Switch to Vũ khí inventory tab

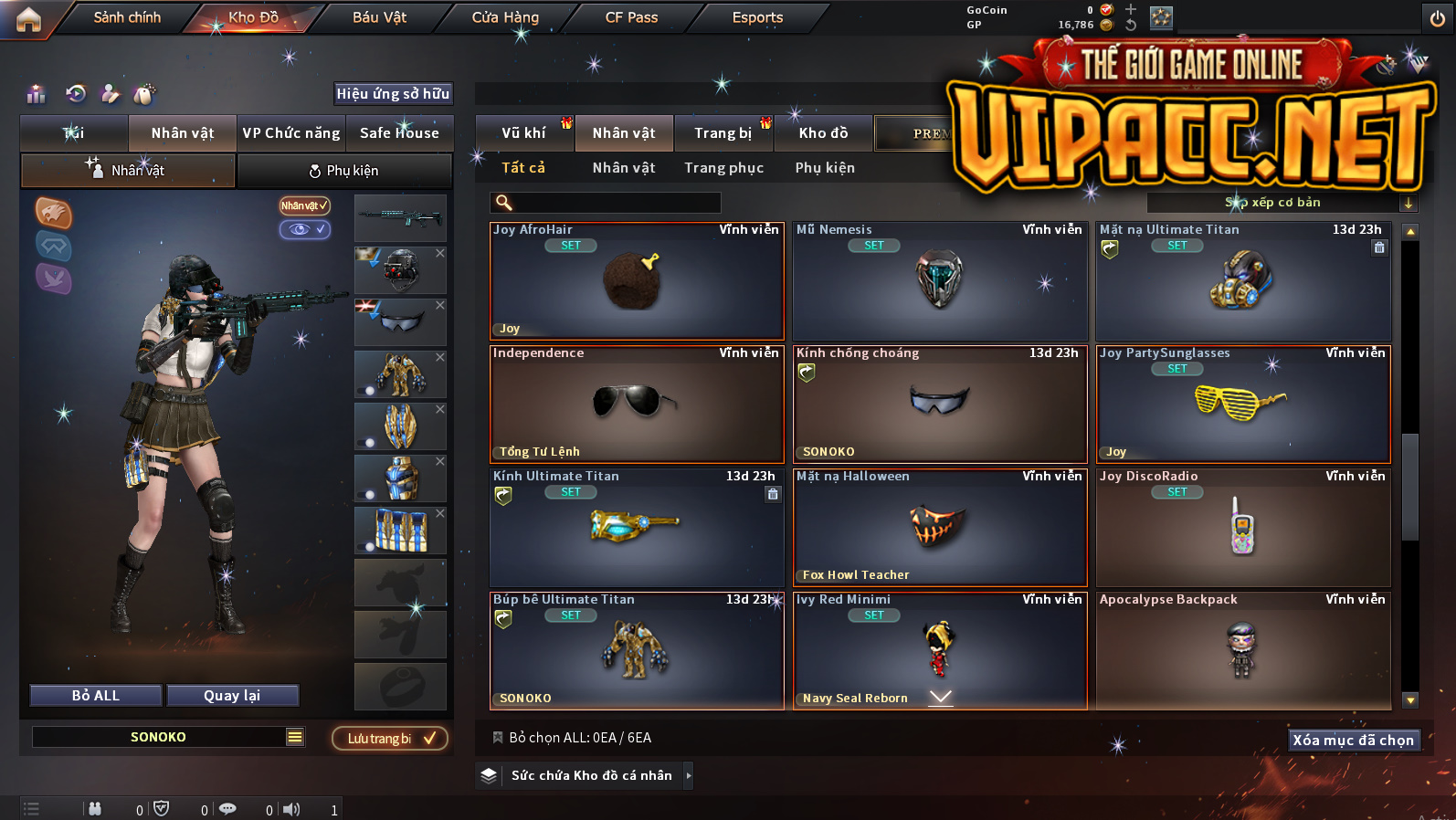pyautogui.click(x=523, y=133)
